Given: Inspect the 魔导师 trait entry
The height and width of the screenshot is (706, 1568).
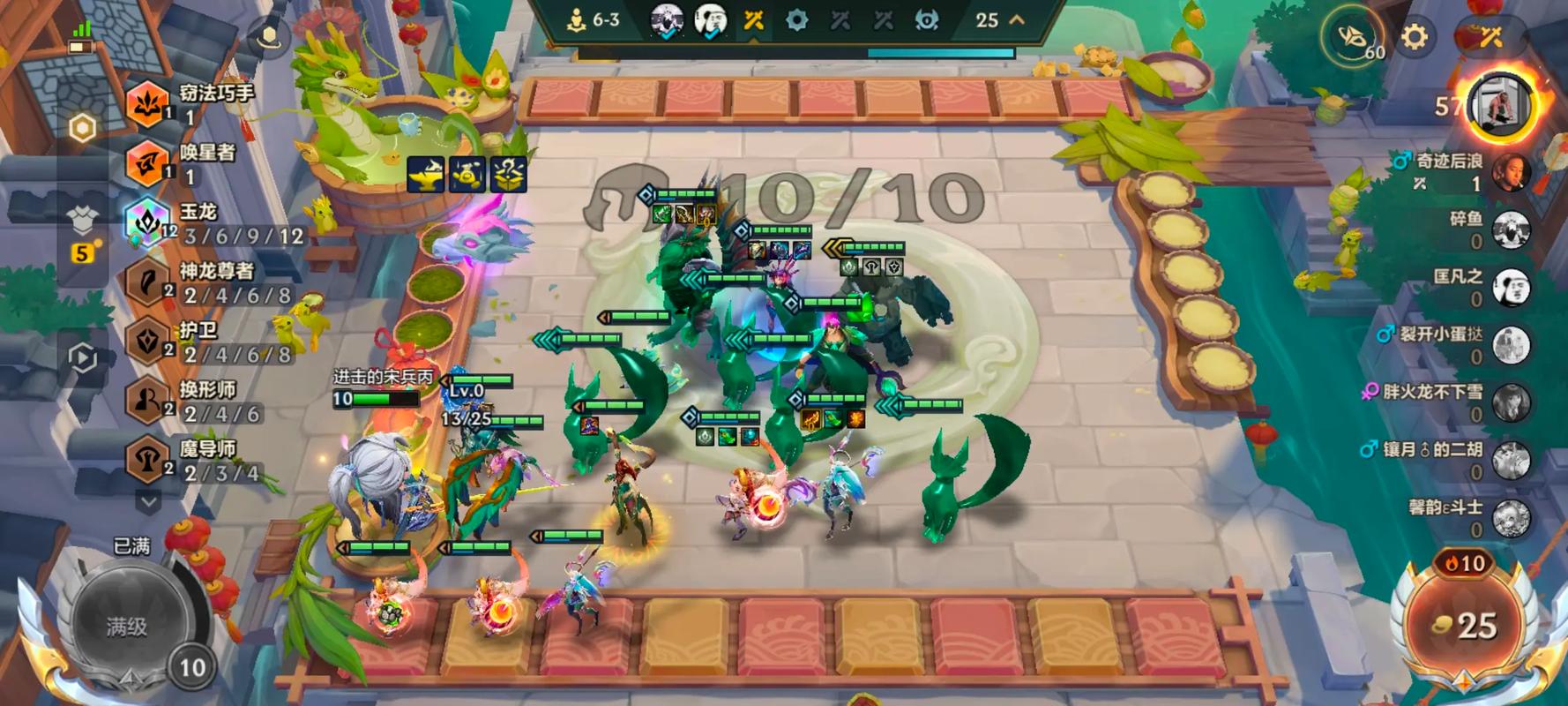Looking at the screenshot, I should pyautogui.click(x=147, y=460).
